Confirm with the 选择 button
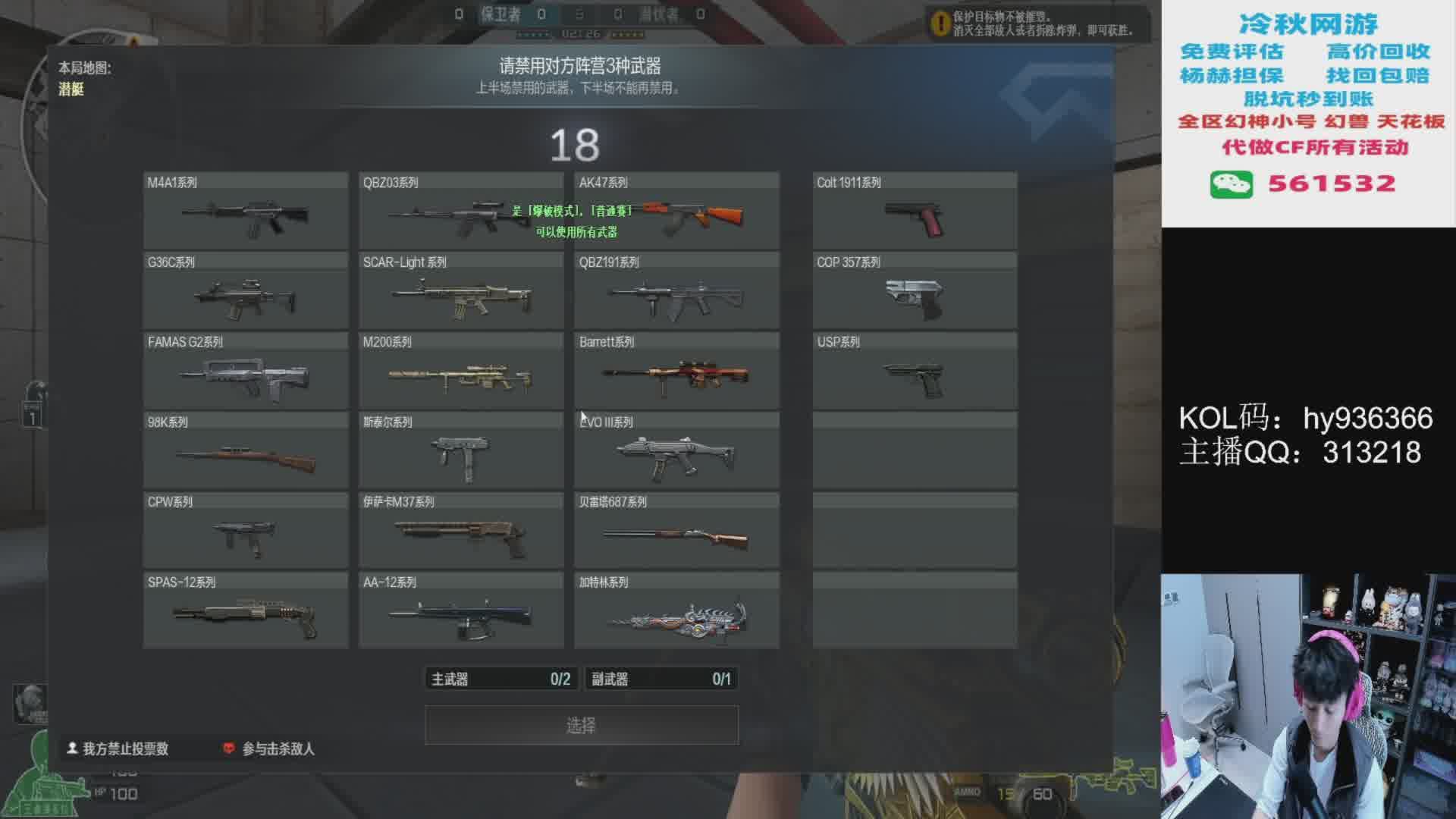This screenshot has width=1456, height=819. tap(581, 726)
